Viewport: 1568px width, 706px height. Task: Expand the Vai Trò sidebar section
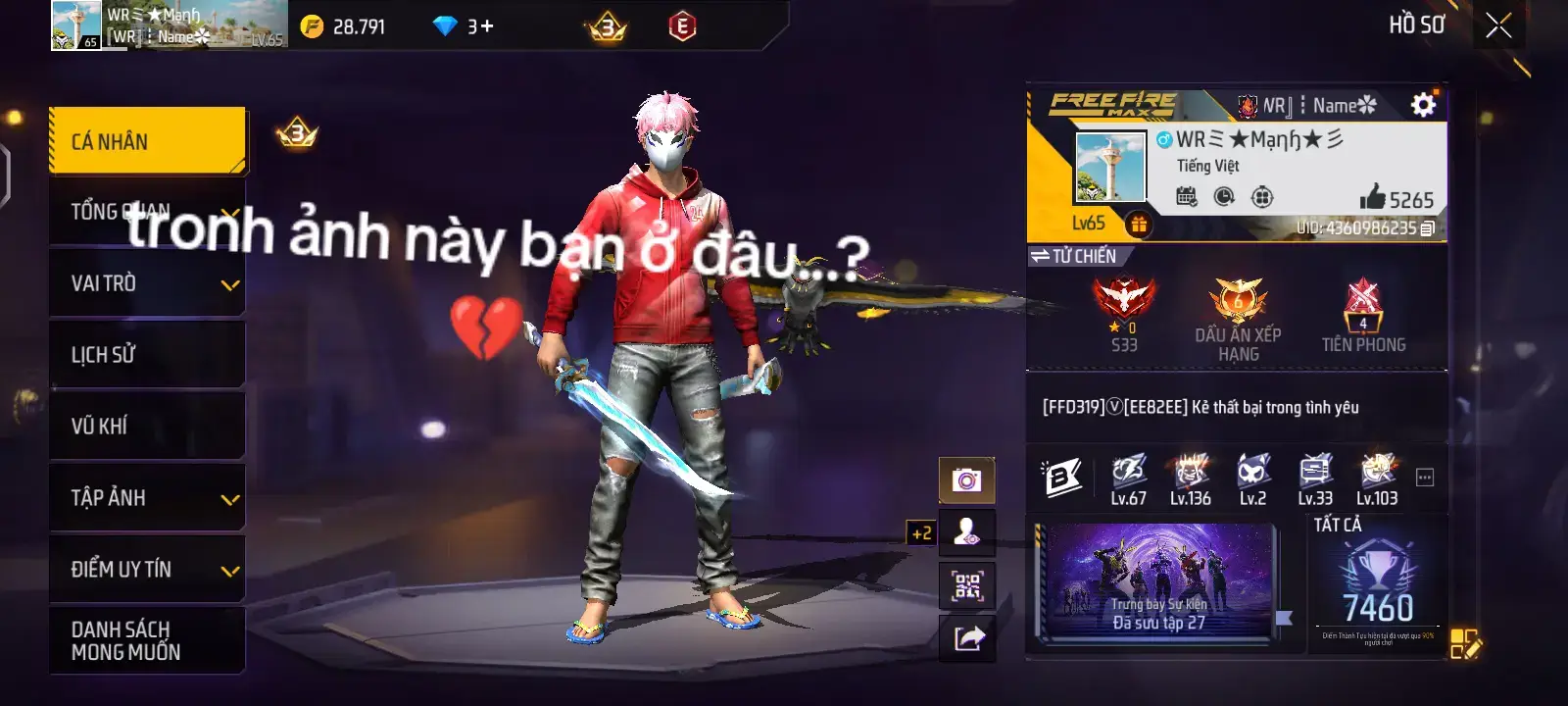coord(145,282)
